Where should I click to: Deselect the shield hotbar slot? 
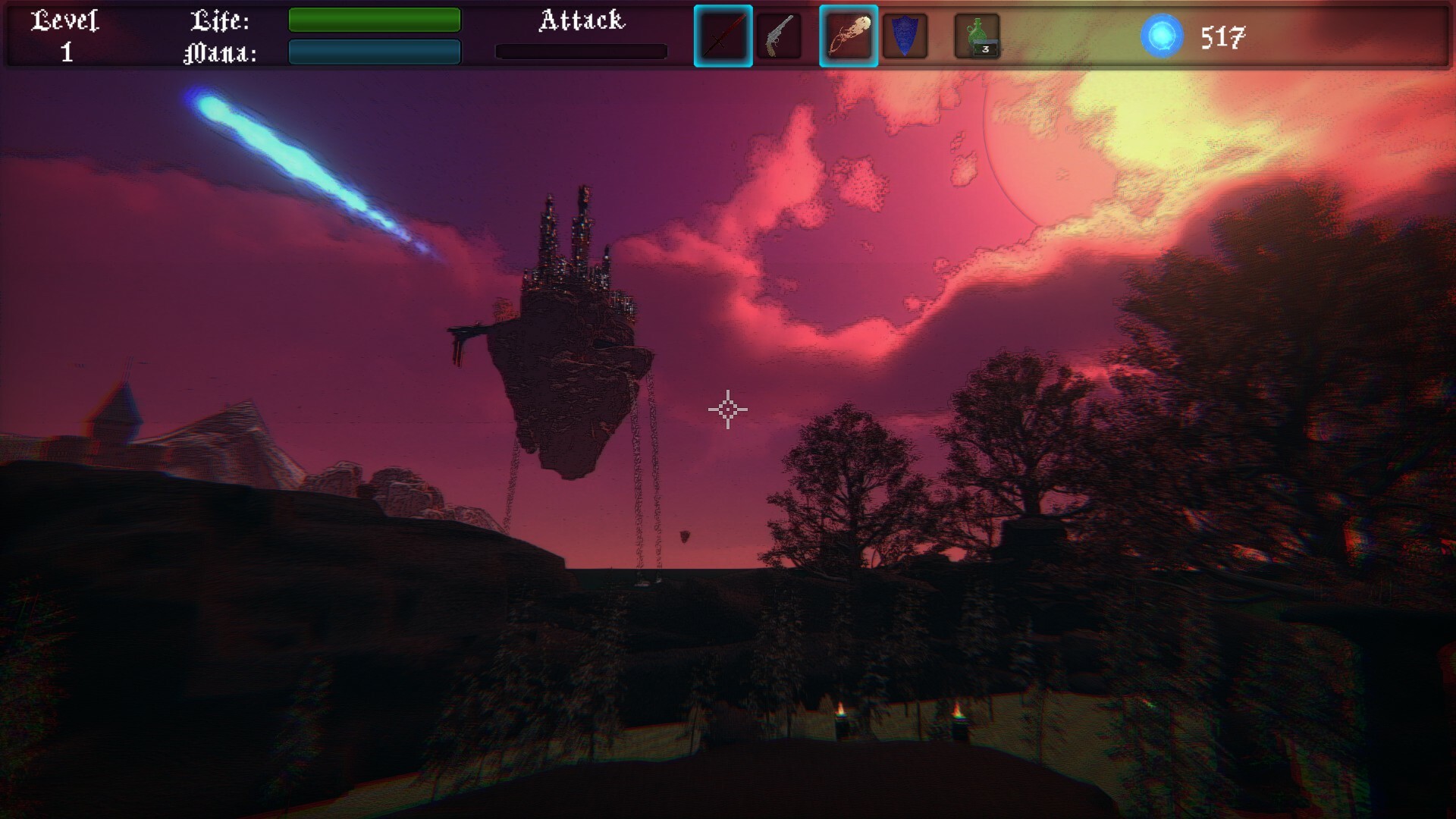[x=906, y=34]
